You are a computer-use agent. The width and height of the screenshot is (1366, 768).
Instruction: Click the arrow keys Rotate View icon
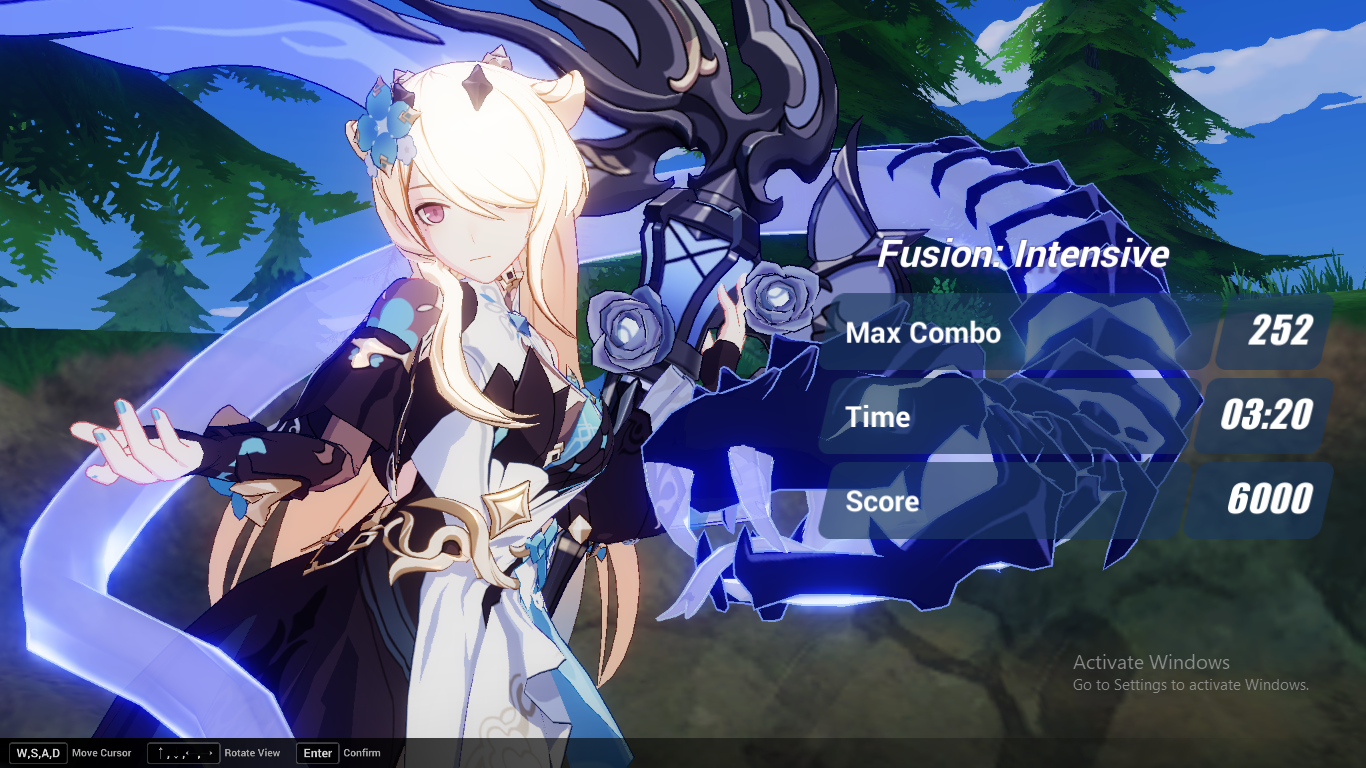click(x=183, y=753)
